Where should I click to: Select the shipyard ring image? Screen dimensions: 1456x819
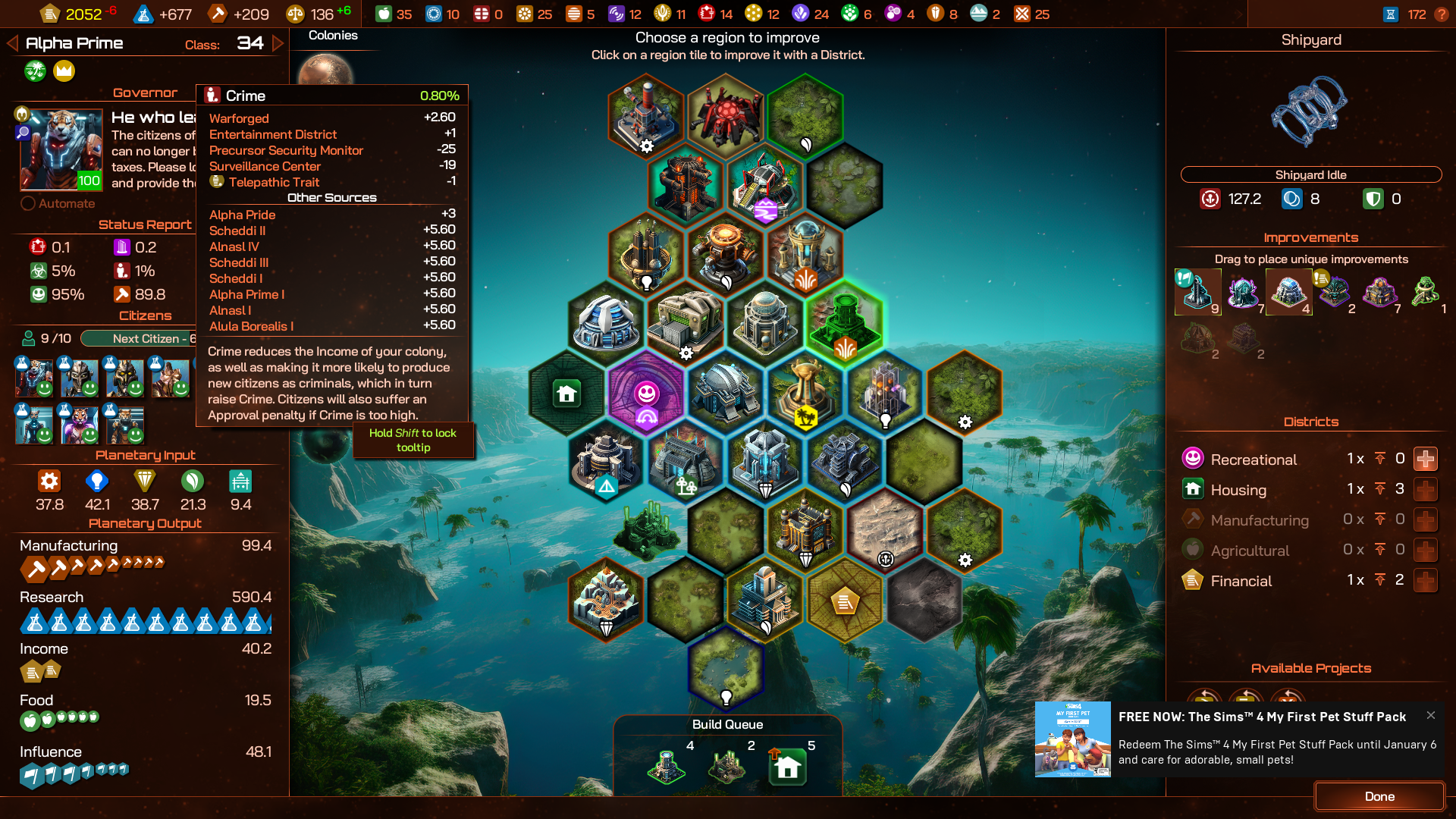[x=1310, y=110]
